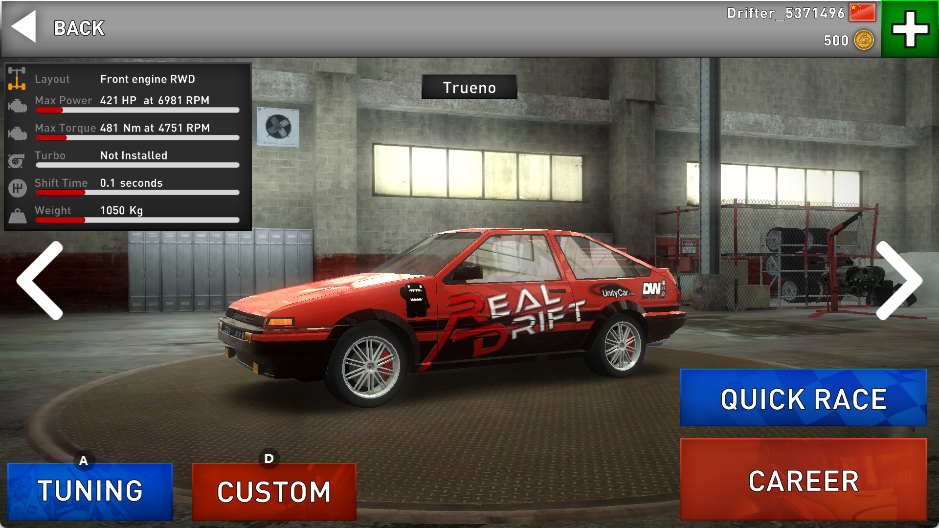Open the CUSTOM car menu

(x=273, y=492)
